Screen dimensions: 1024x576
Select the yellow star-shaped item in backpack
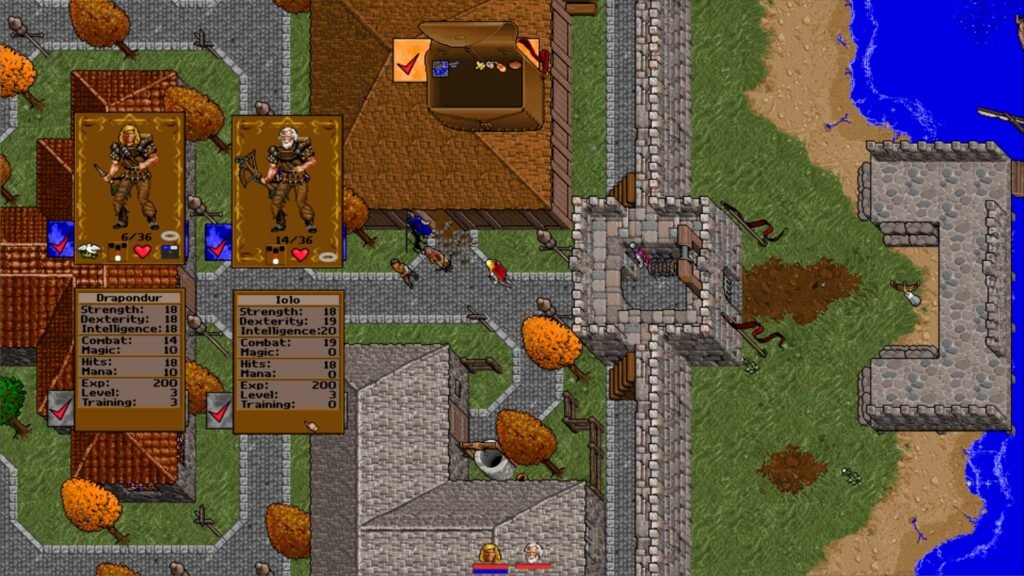482,67
